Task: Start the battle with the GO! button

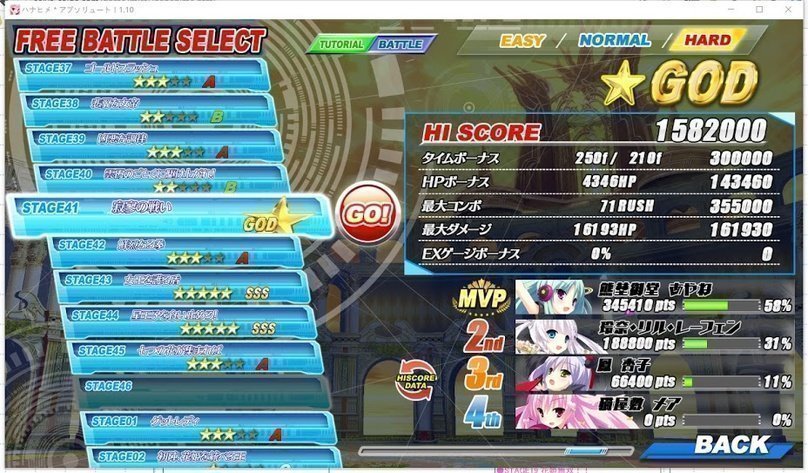Action: point(366,214)
